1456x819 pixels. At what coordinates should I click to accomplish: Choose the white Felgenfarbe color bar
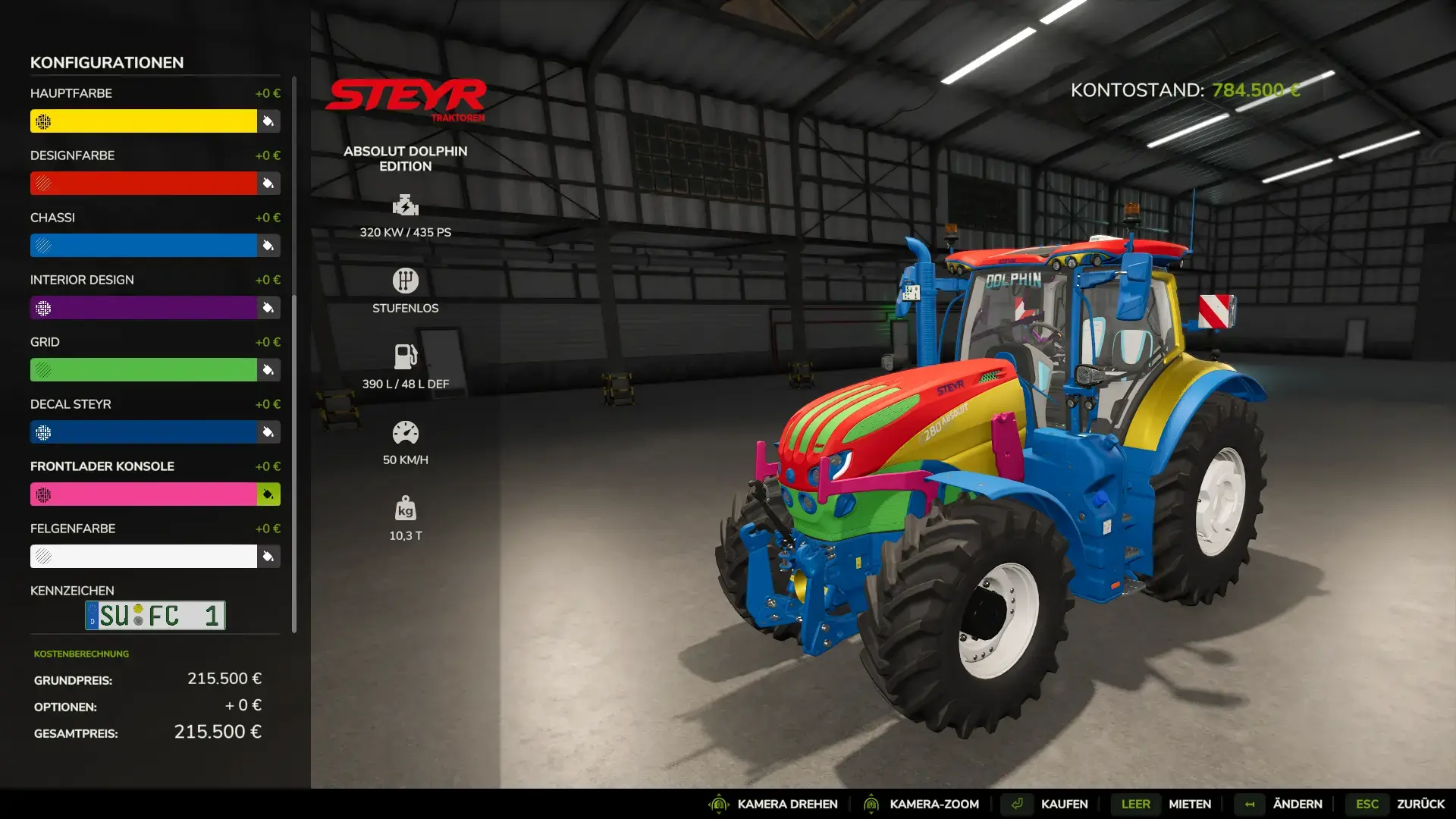click(x=143, y=557)
